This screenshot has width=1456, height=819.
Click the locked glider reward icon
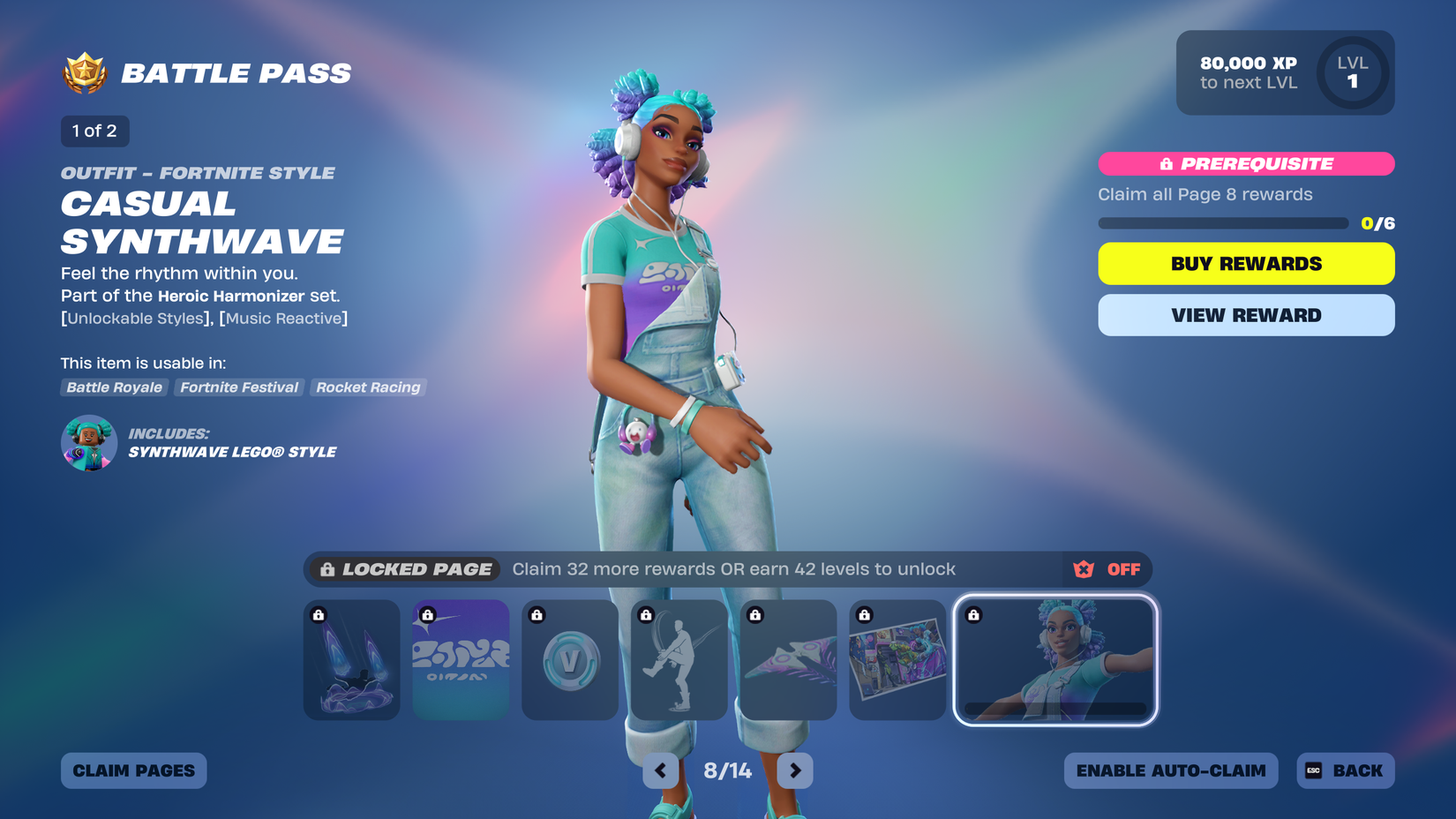(788, 659)
